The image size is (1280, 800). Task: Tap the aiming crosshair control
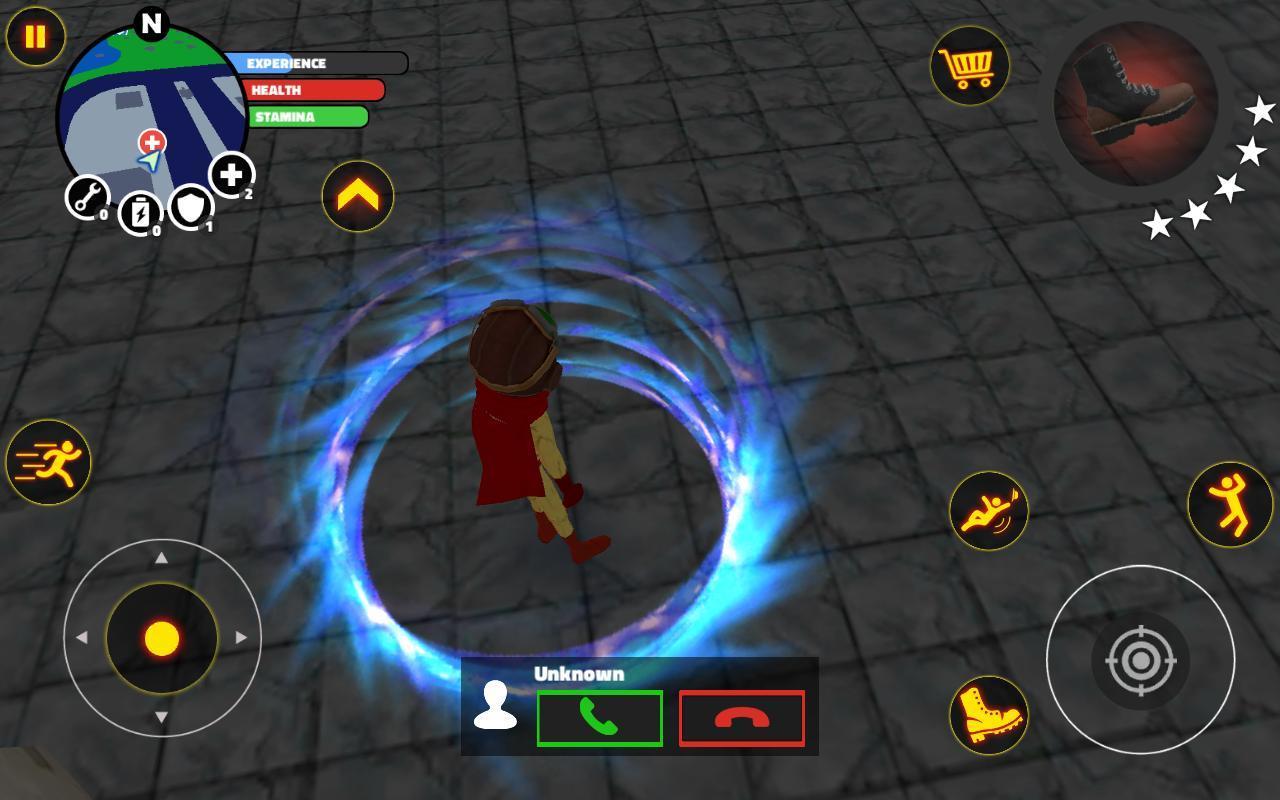pyautogui.click(x=1140, y=660)
